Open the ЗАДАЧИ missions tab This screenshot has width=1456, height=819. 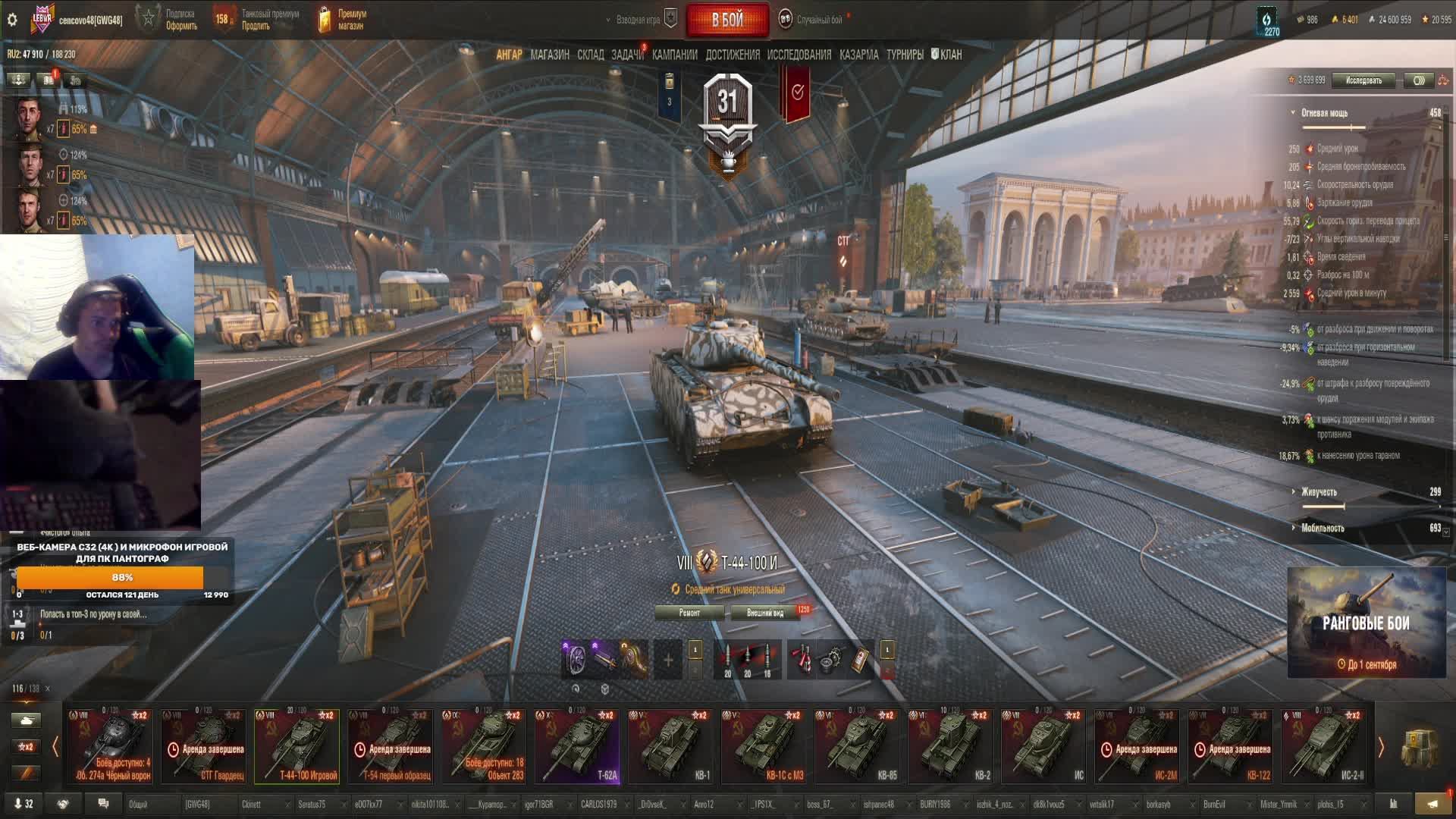tap(627, 55)
